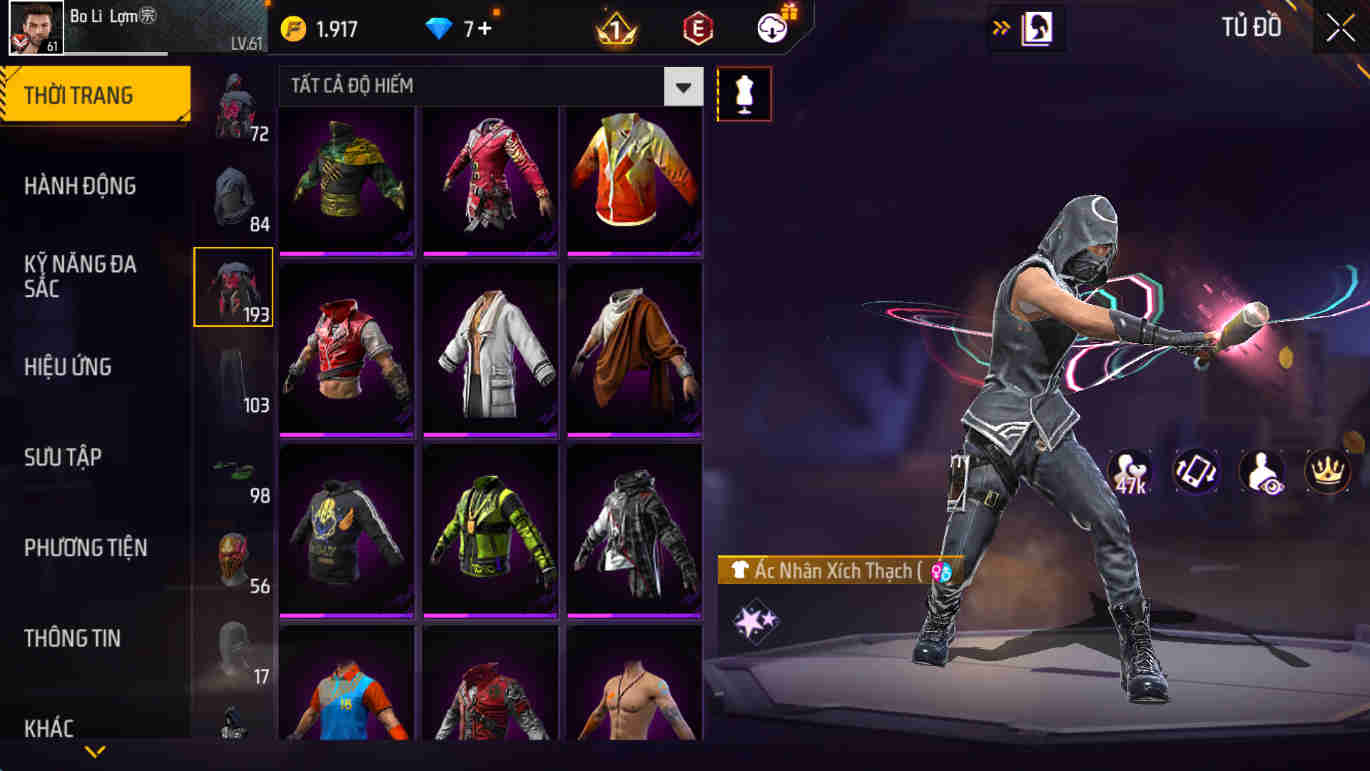
Task: Click the red Elite pass E badge
Action: tap(696, 27)
